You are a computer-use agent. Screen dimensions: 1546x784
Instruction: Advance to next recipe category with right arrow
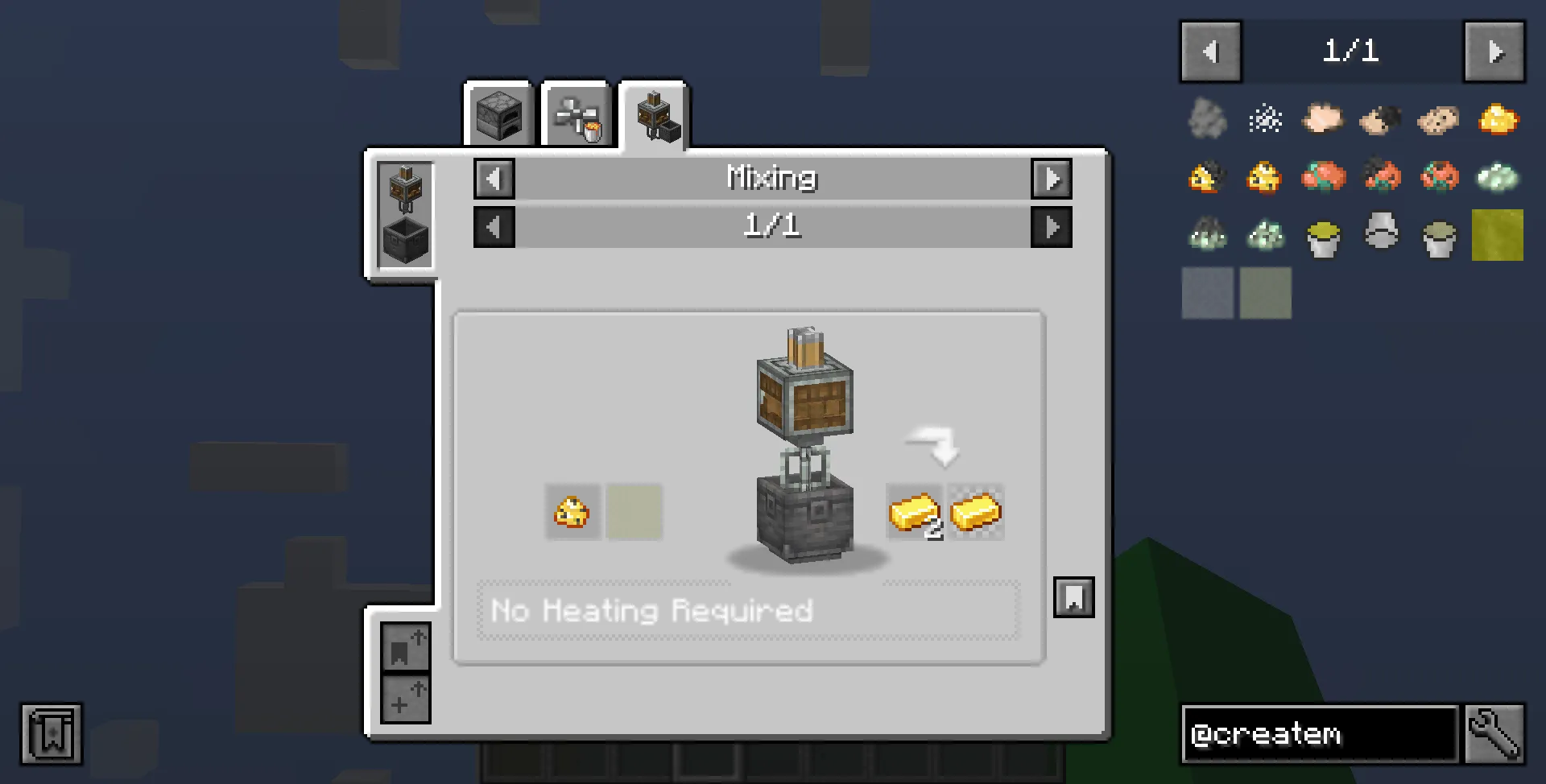tap(1052, 179)
